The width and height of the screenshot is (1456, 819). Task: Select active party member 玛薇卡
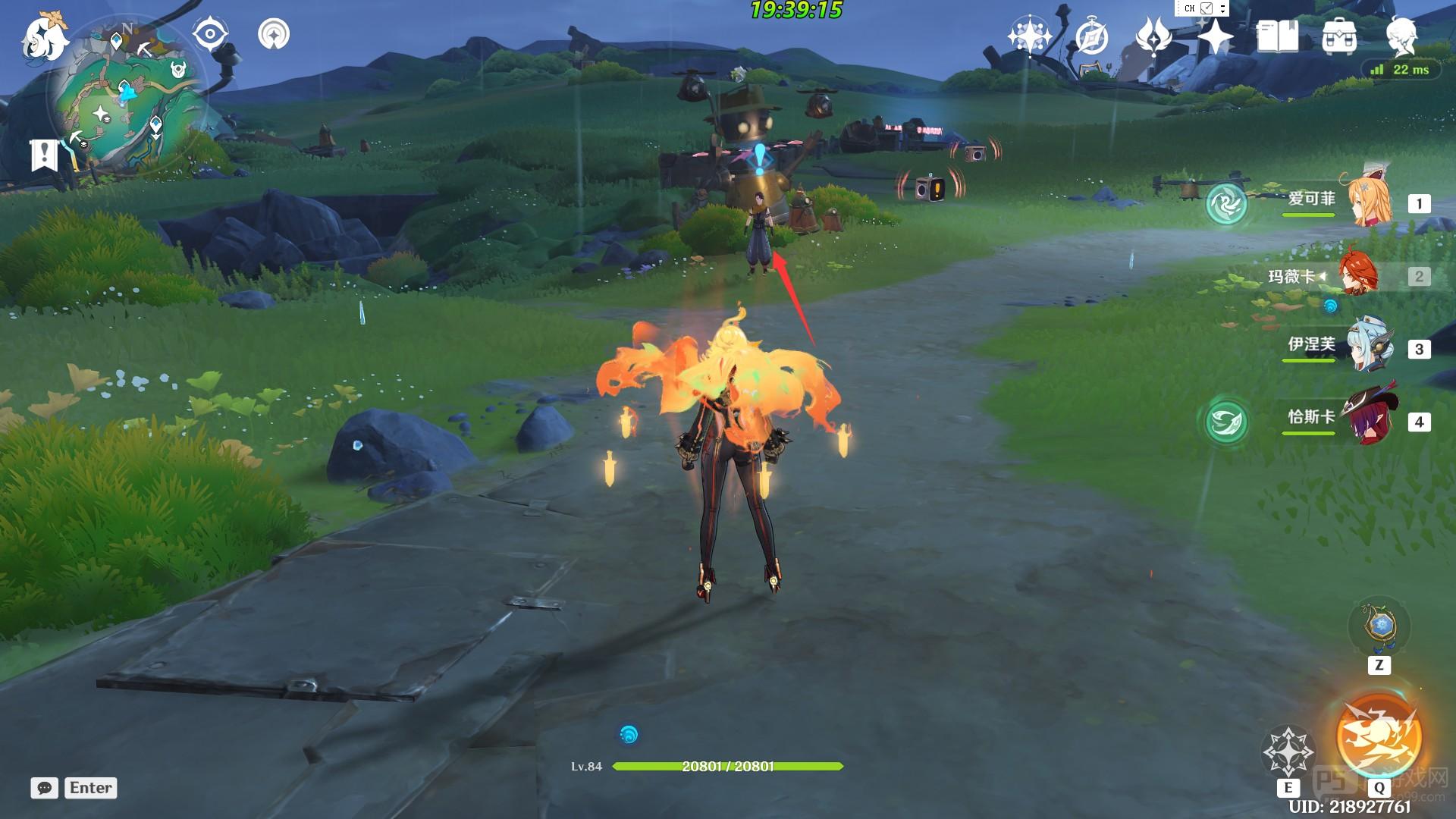pos(1357,275)
